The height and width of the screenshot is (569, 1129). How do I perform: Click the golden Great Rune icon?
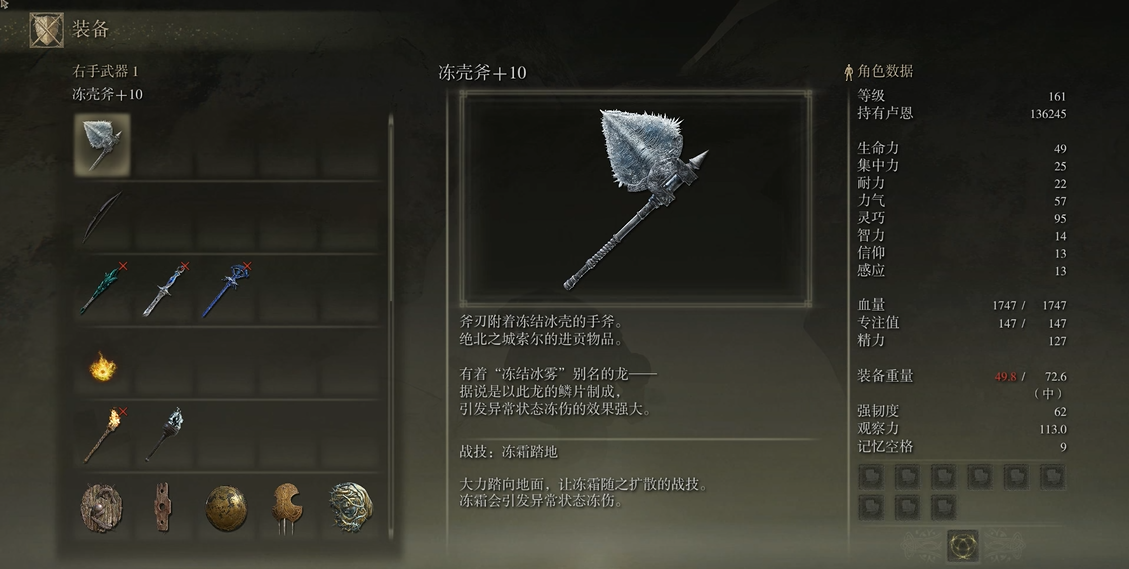pyautogui.click(x=962, y=546)
